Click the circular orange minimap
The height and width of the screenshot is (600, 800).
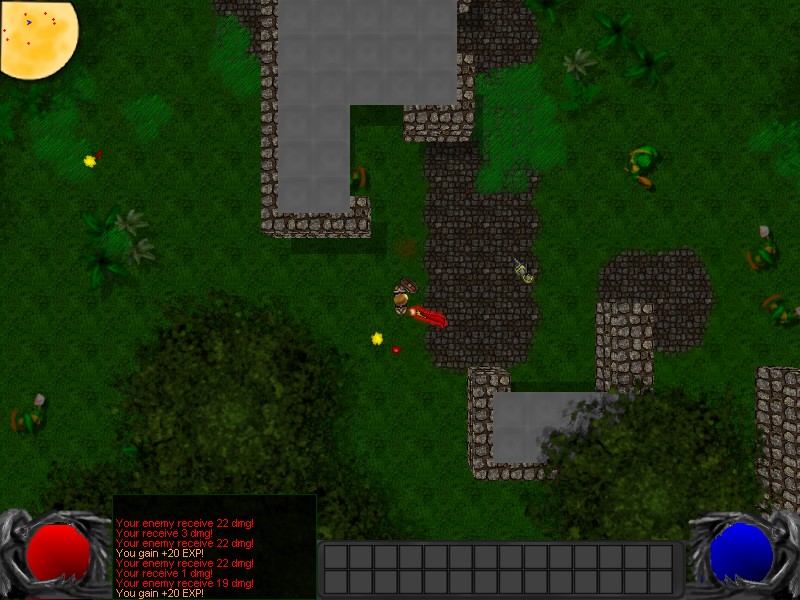coord(37,38)
